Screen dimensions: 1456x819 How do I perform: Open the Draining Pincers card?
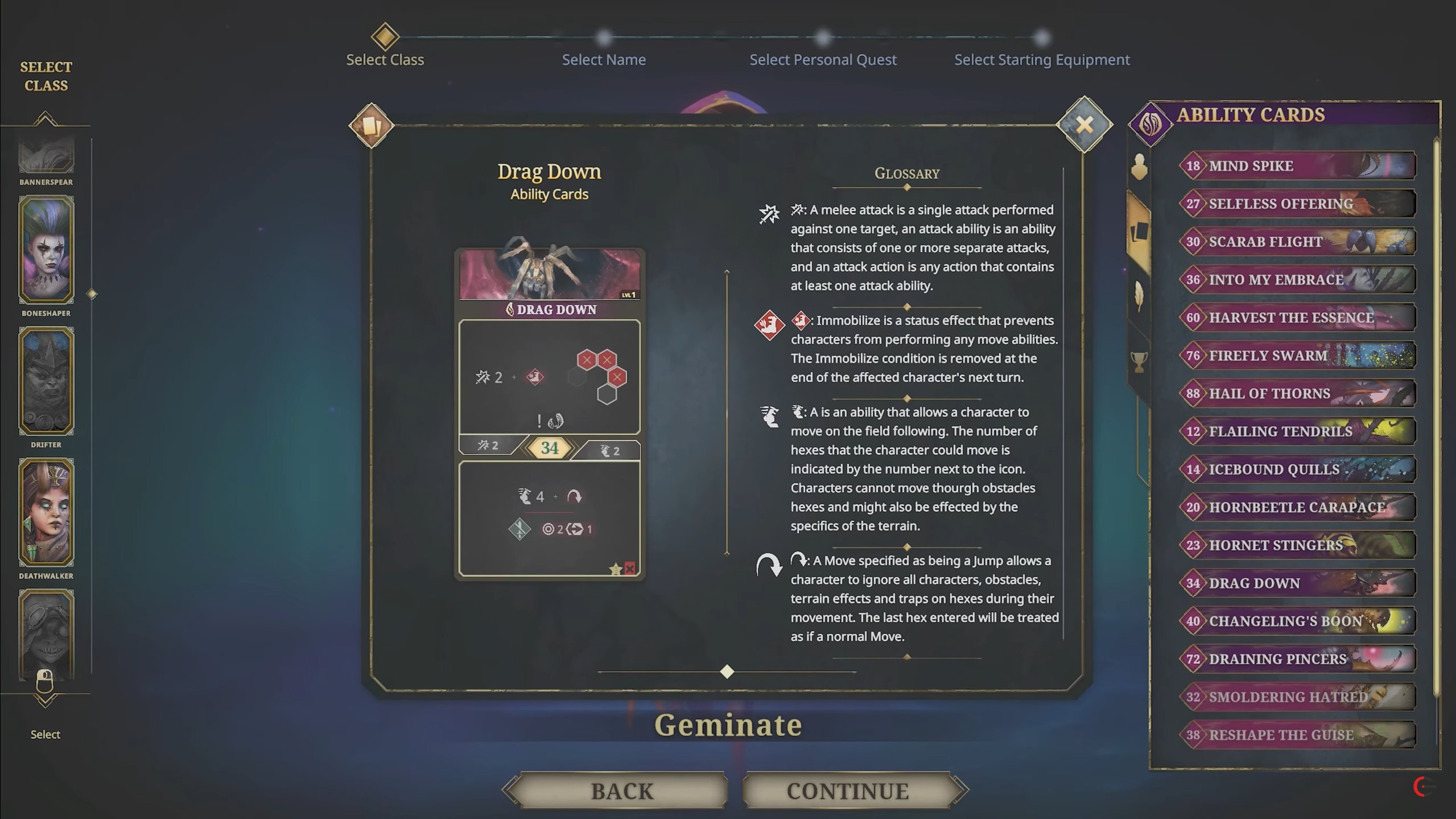[x=1297, y=659]
